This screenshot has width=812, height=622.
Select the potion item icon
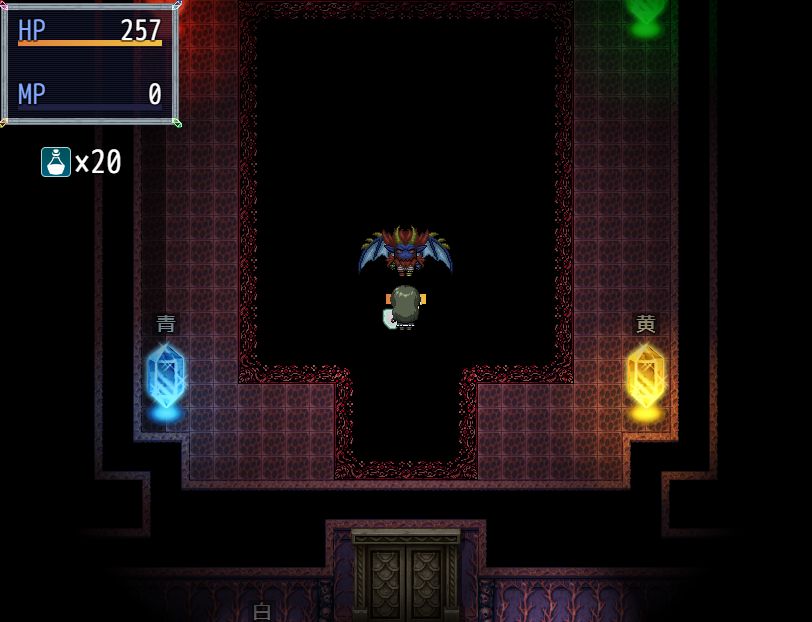pos(56,162)
